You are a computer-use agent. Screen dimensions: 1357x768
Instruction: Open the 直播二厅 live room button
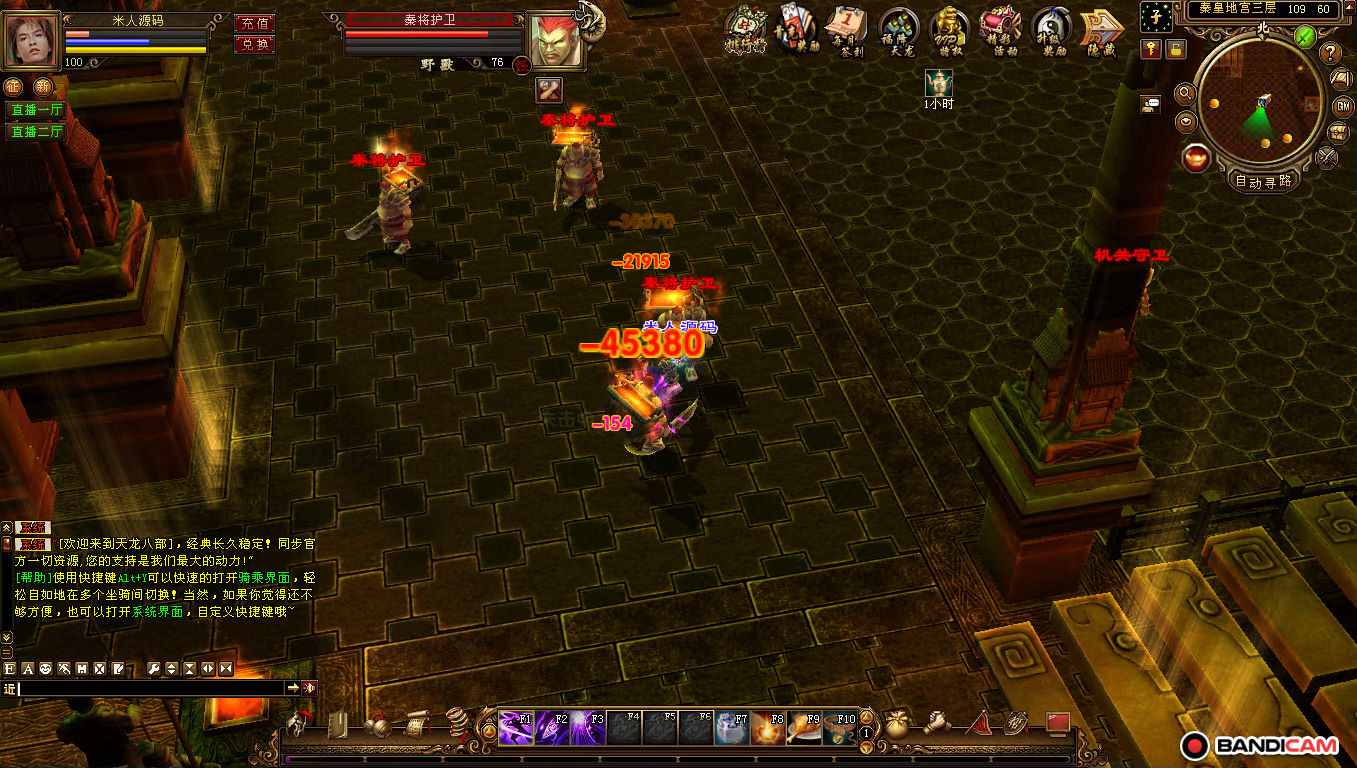tap(36, 131)
